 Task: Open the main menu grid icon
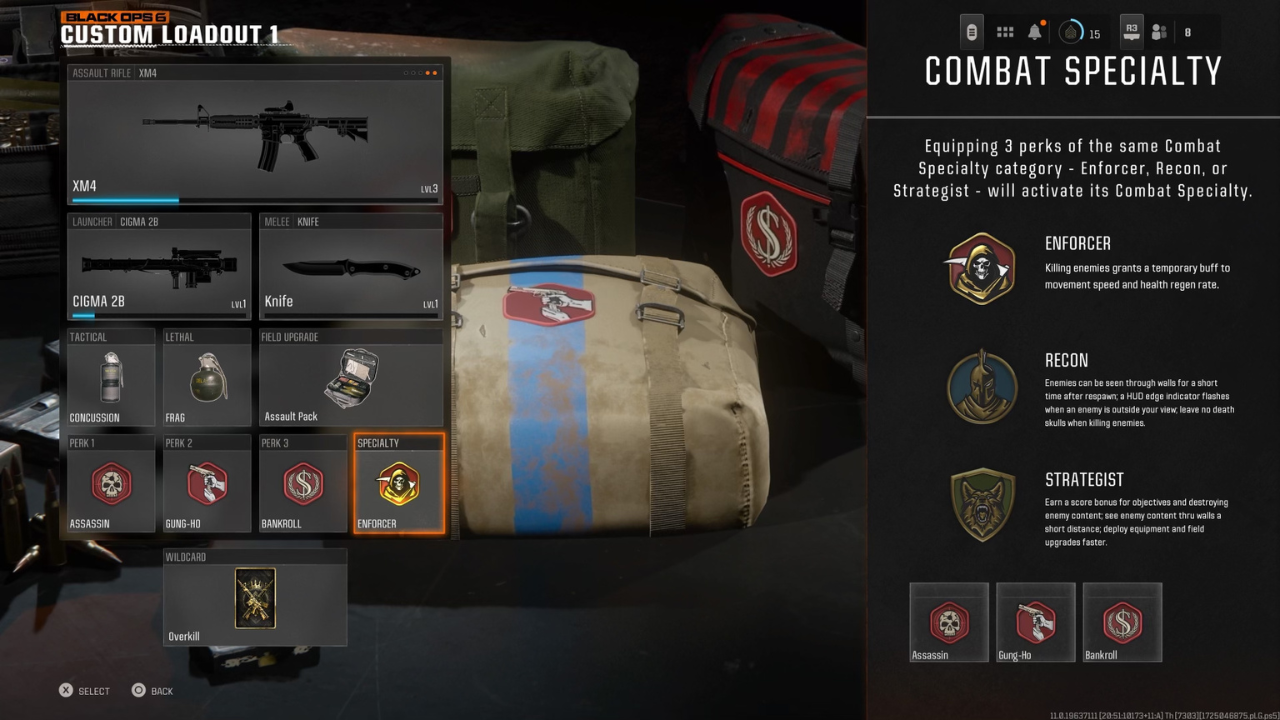[1005, 31]
